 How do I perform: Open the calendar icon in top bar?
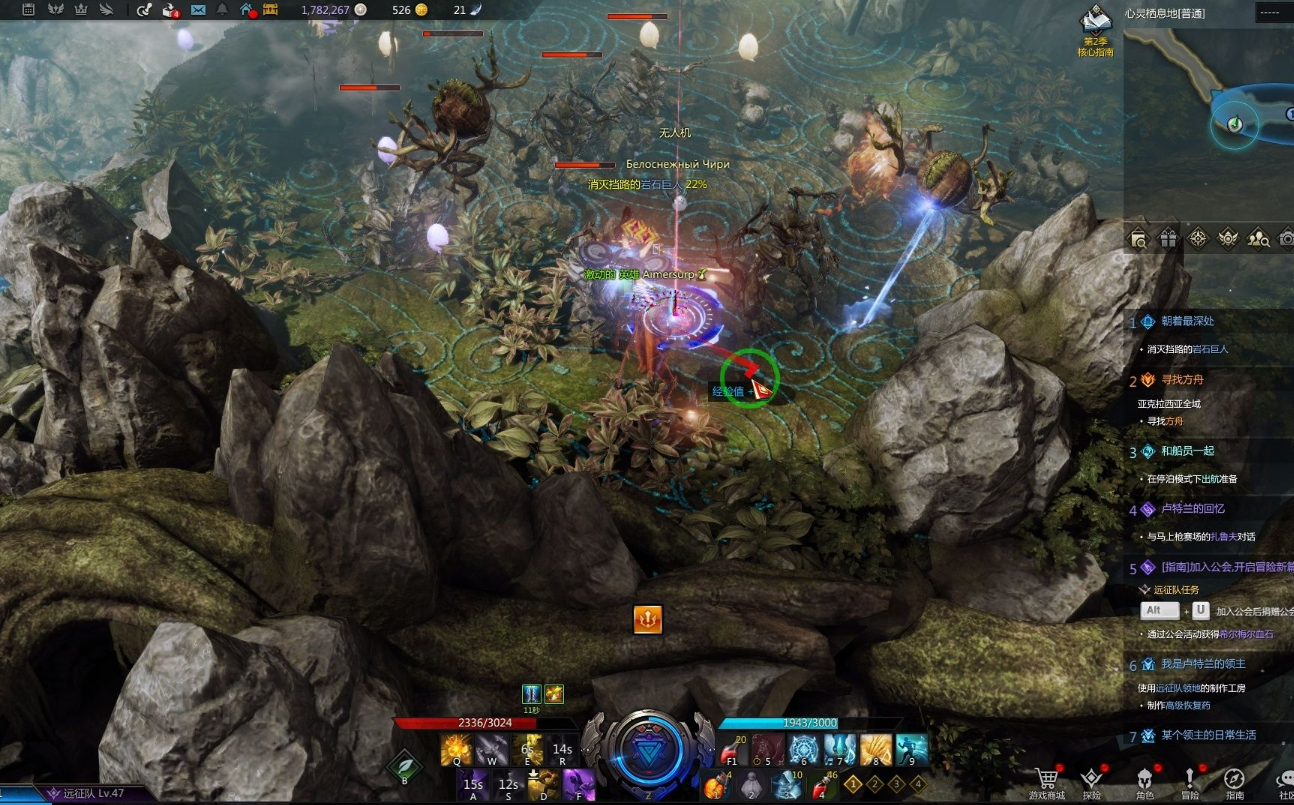28,10
